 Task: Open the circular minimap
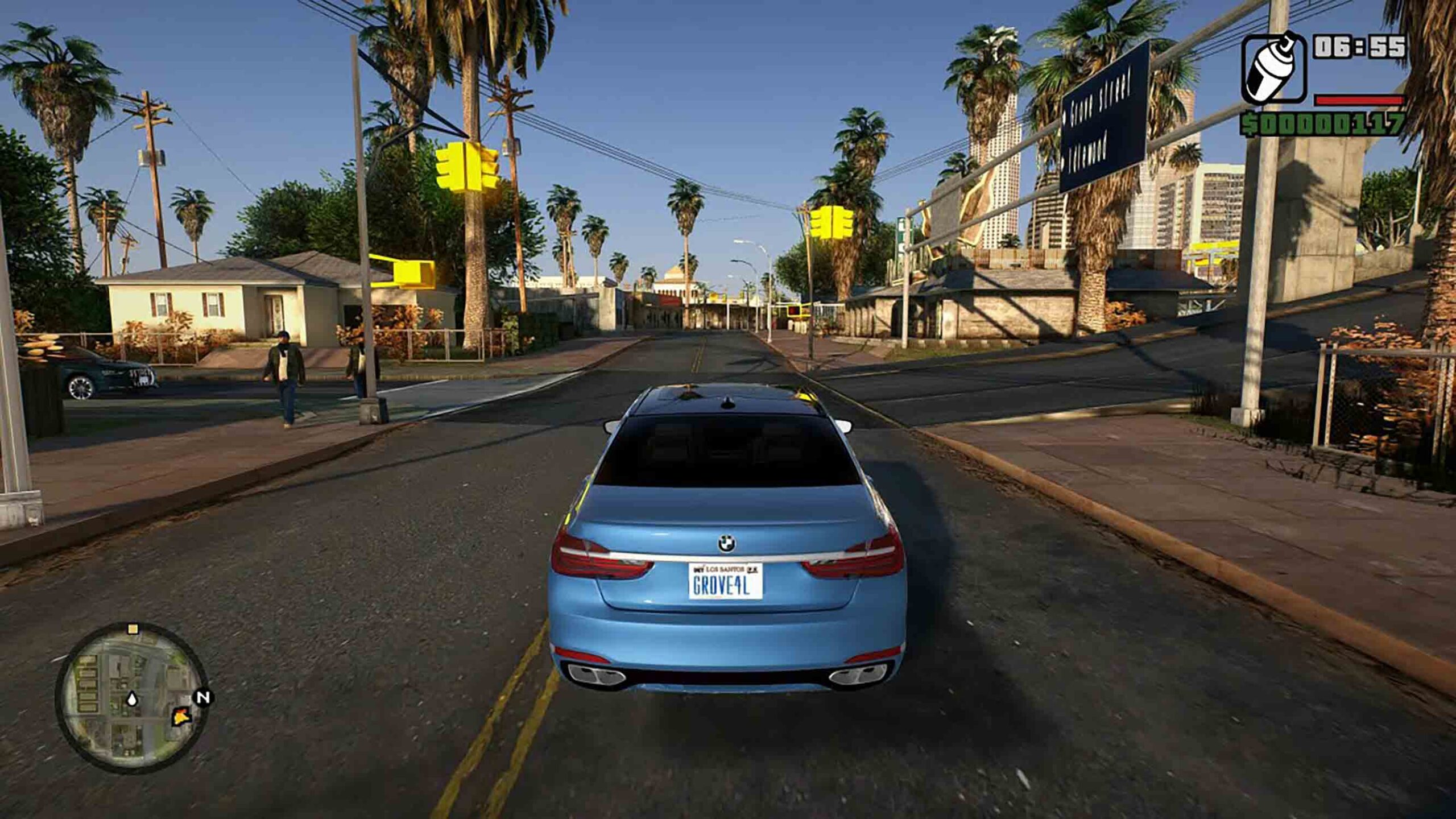click(131, 697)
